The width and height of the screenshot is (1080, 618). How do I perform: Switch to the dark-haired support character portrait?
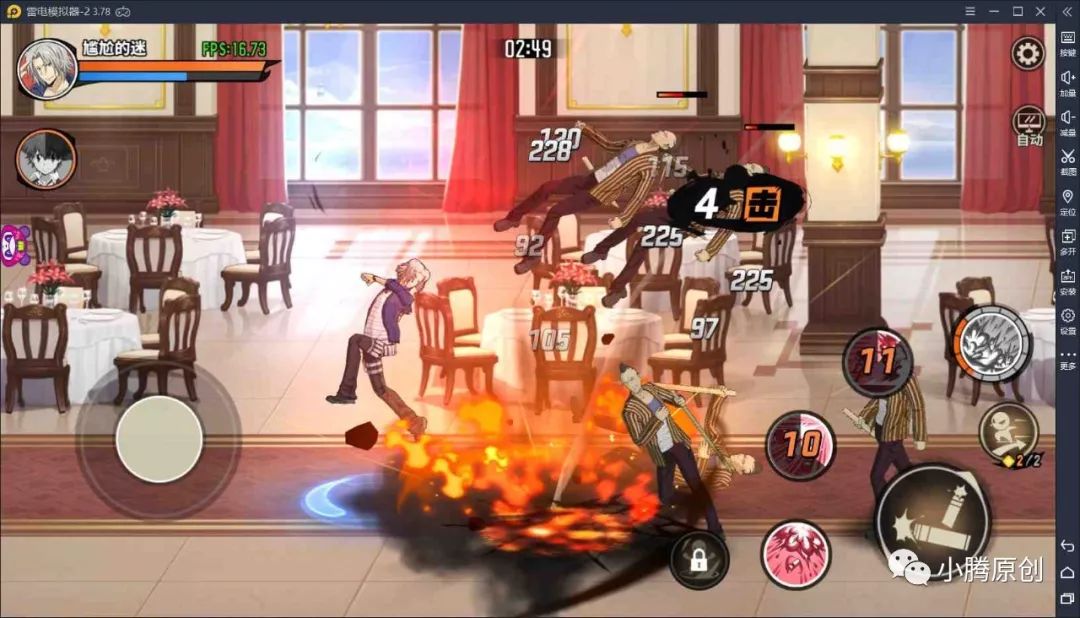pyautogui.click(x=46, y=158)
